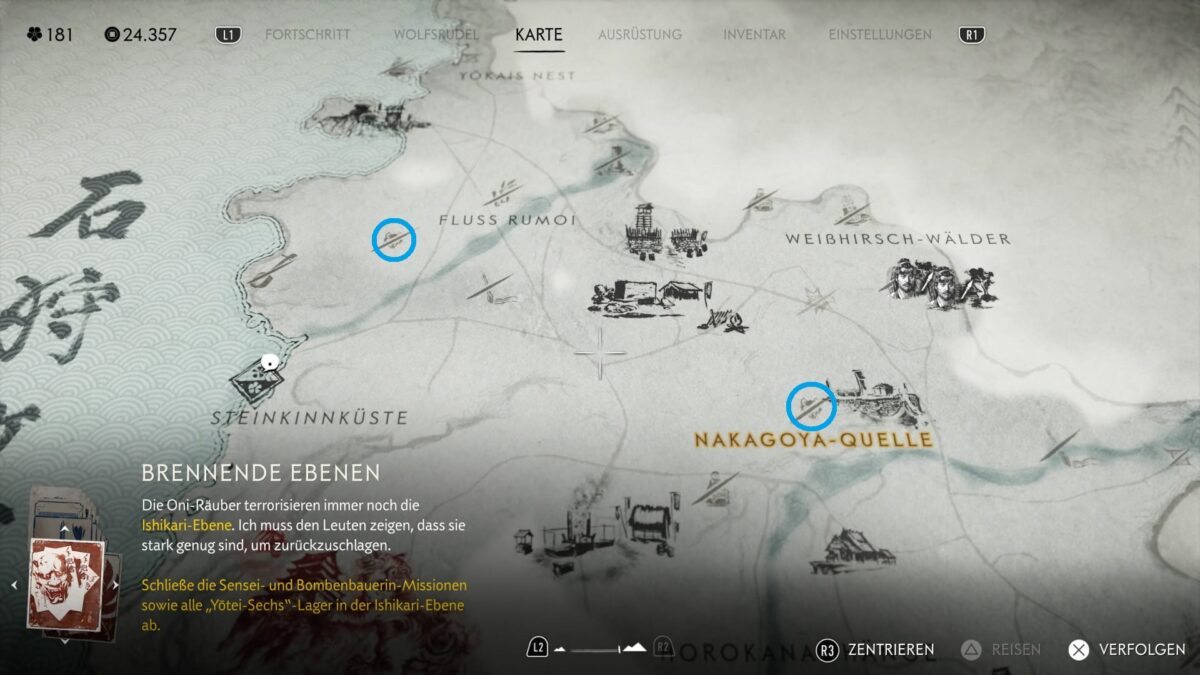This screenshot has height=675, width=1200.
Task: Select the Karte tab
Action: pyautogui.click(x=539, y=35)
